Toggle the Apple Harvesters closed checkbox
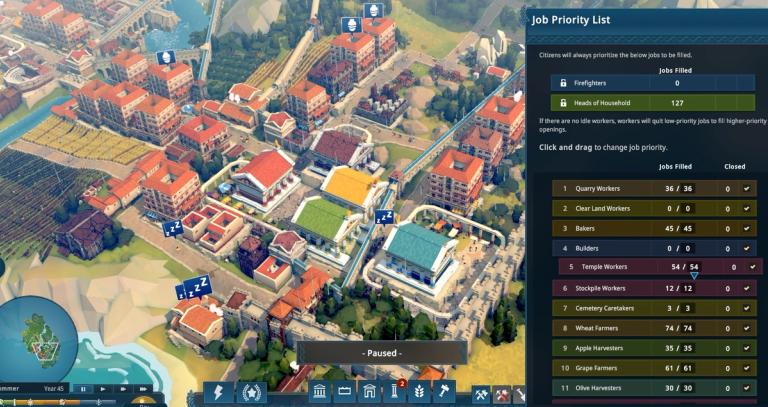 [746, 348]
